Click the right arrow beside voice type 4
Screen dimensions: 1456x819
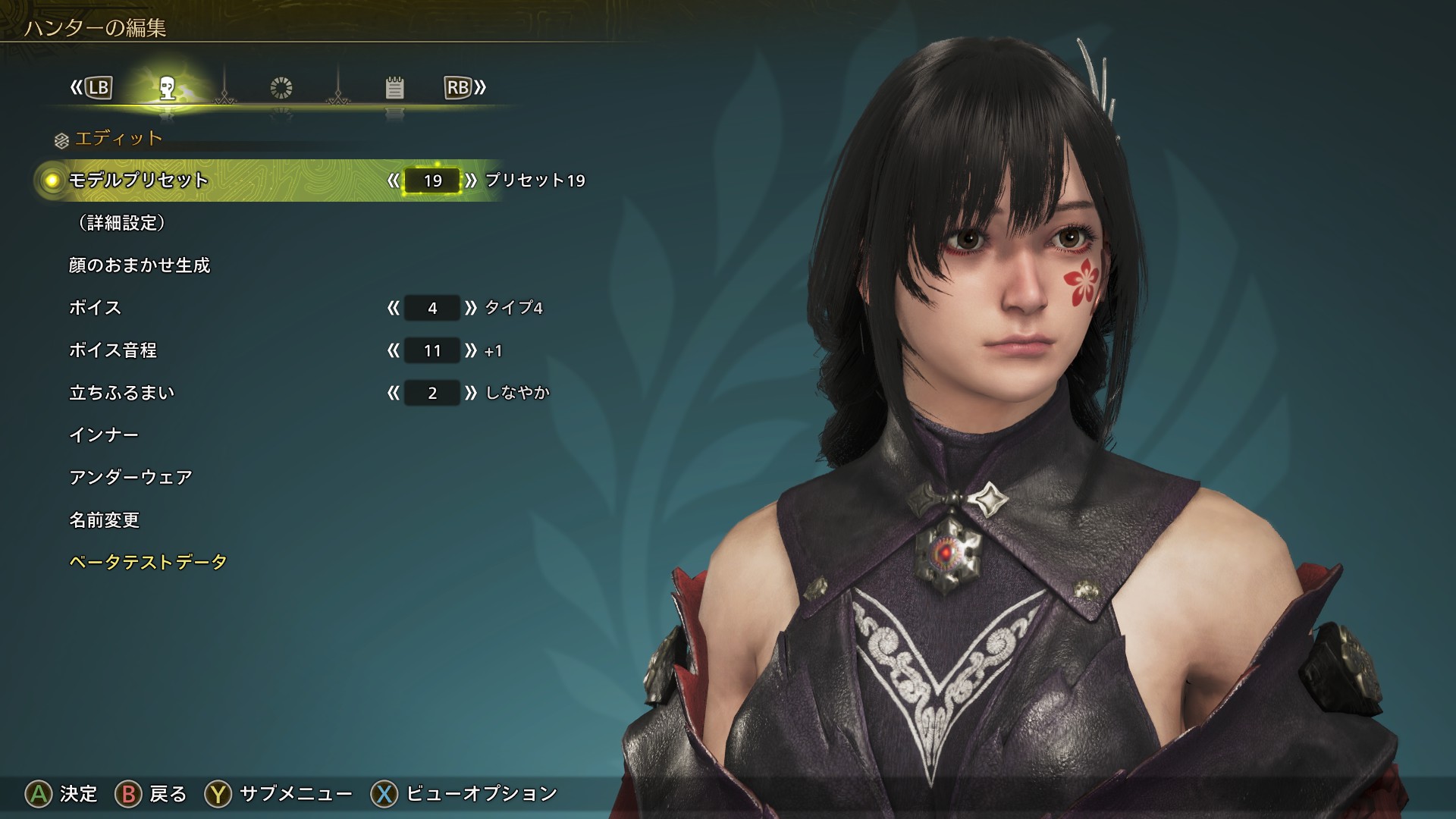[x=471, y=308]
